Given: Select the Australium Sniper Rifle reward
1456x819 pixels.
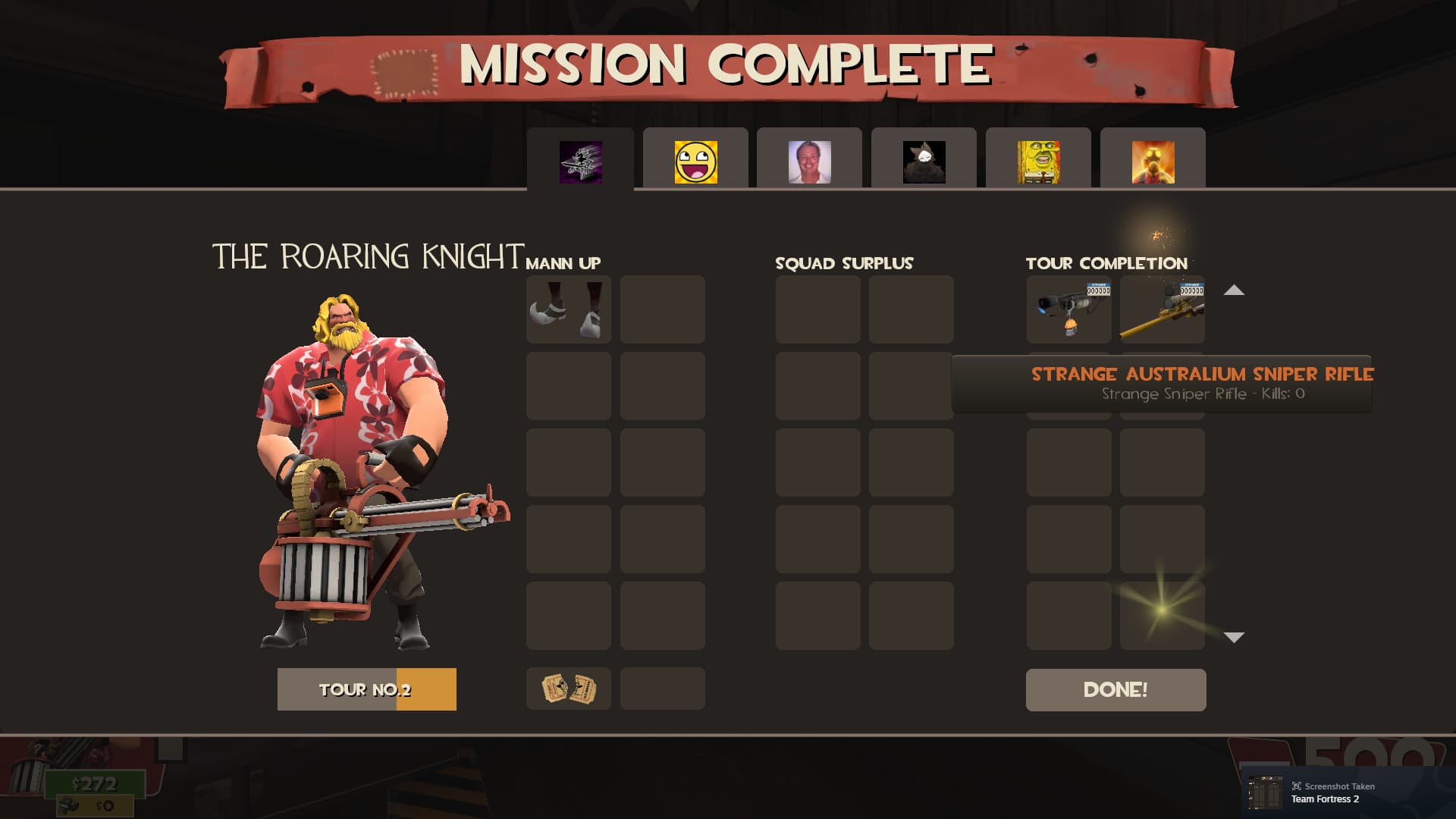Looking at the screenshot, I should [x=1162, y=309].
